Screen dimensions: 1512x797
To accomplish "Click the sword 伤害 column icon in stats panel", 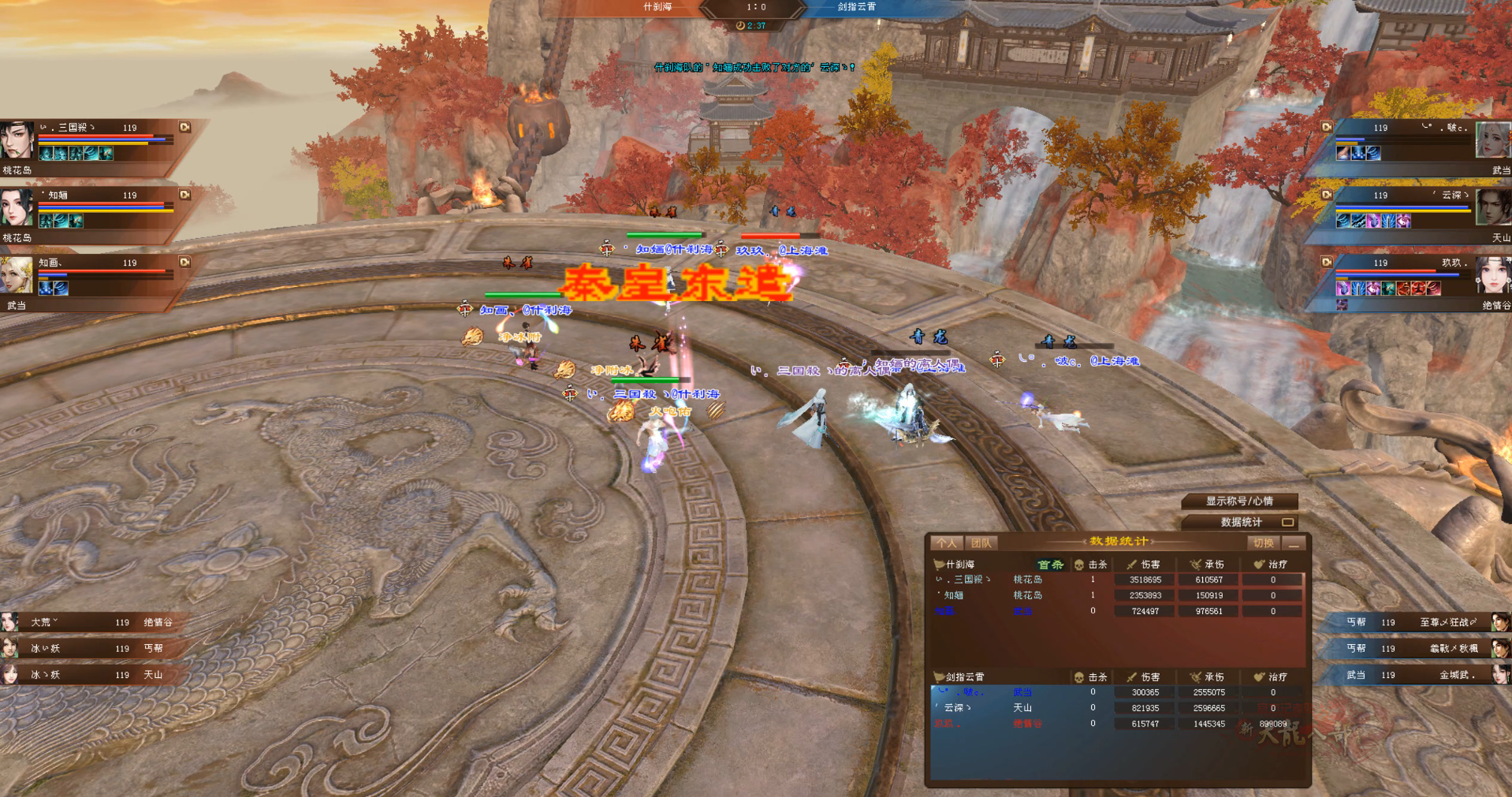I will 1132,564.
